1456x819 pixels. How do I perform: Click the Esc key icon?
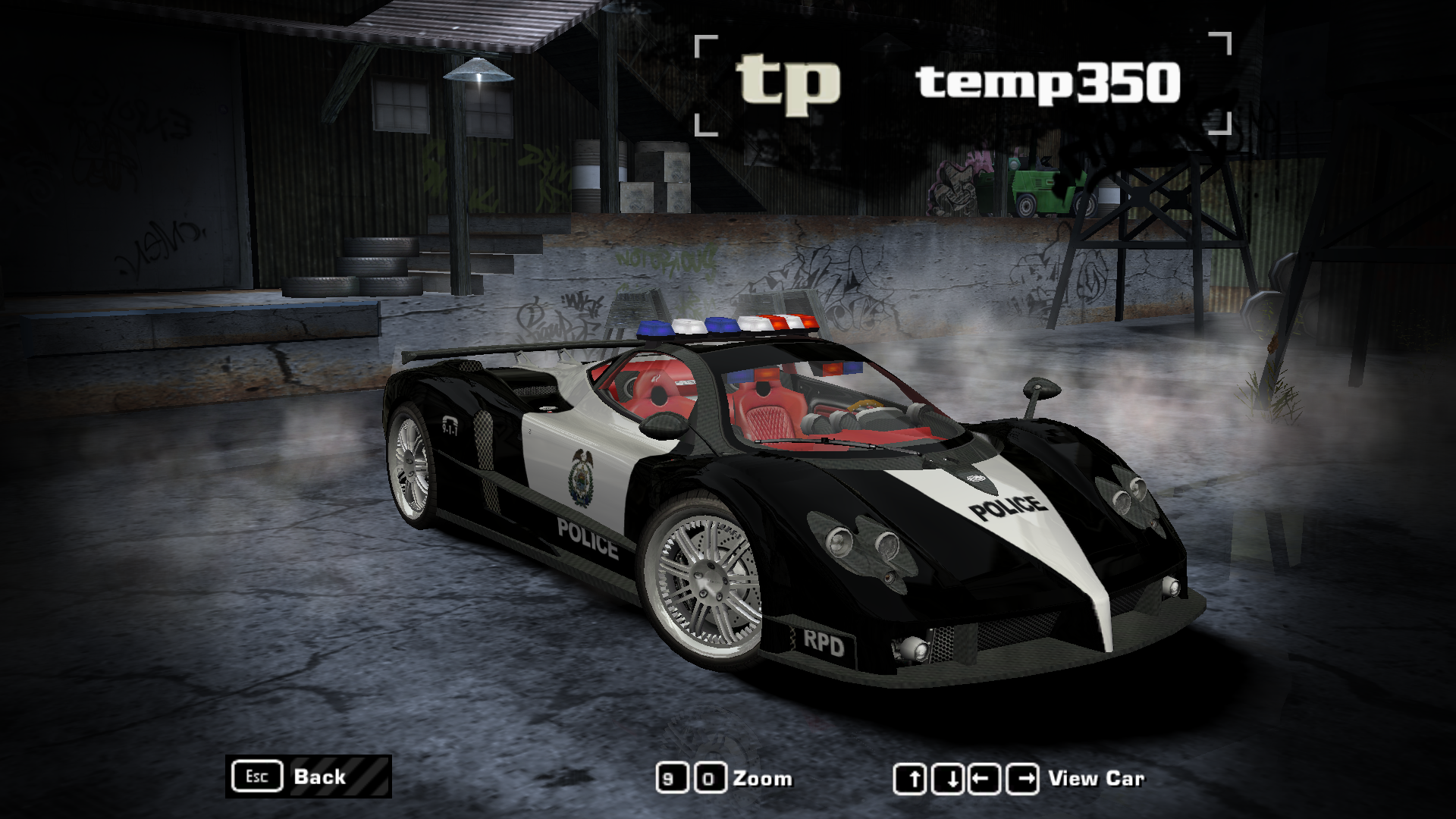click(x=257, y=777)
